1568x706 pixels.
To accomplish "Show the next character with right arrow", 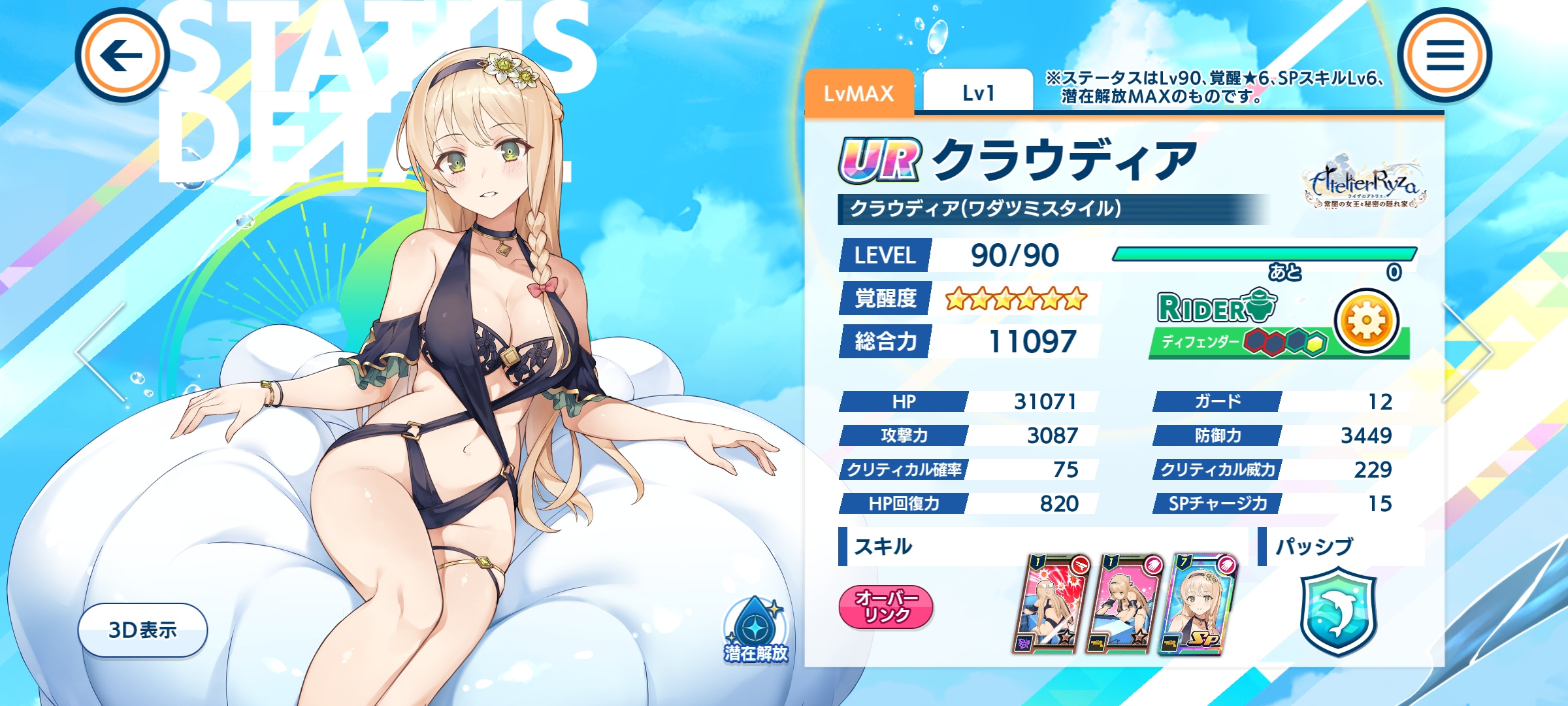I will click(1469, 353).
